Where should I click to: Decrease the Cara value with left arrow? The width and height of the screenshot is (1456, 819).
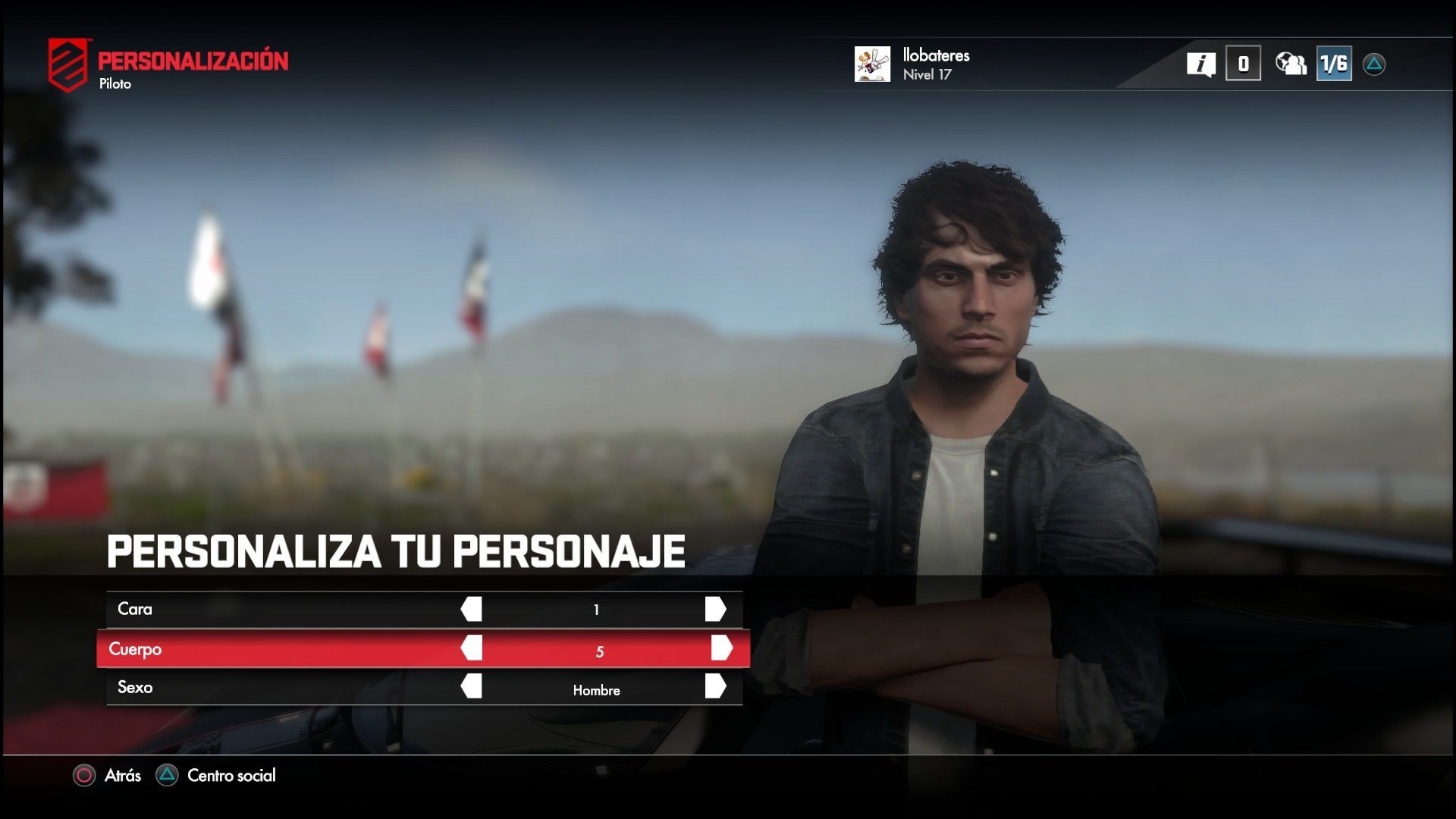pyautogui.click(x=472, y=609)
